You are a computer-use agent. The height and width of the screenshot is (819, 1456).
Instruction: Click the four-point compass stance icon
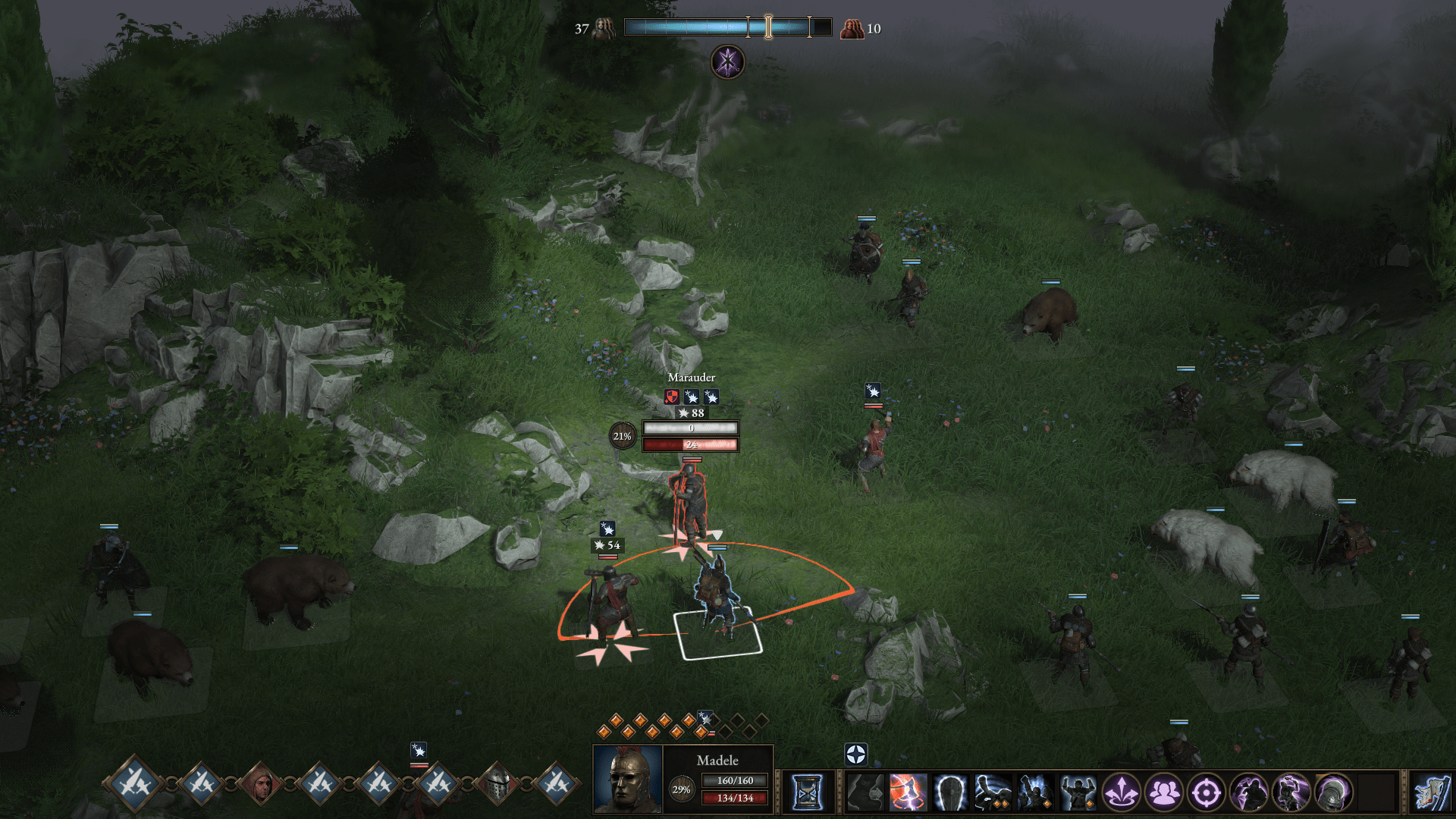tap(855, 754)
